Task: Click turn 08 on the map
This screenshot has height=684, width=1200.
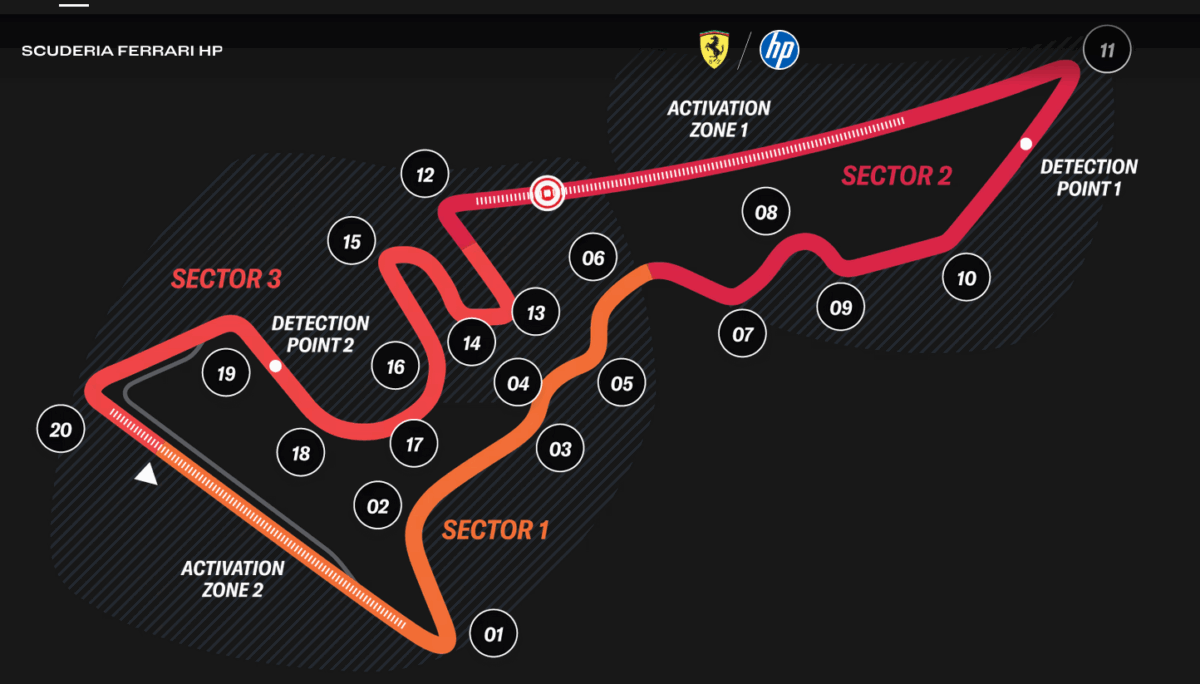Action: coord(766,212)
